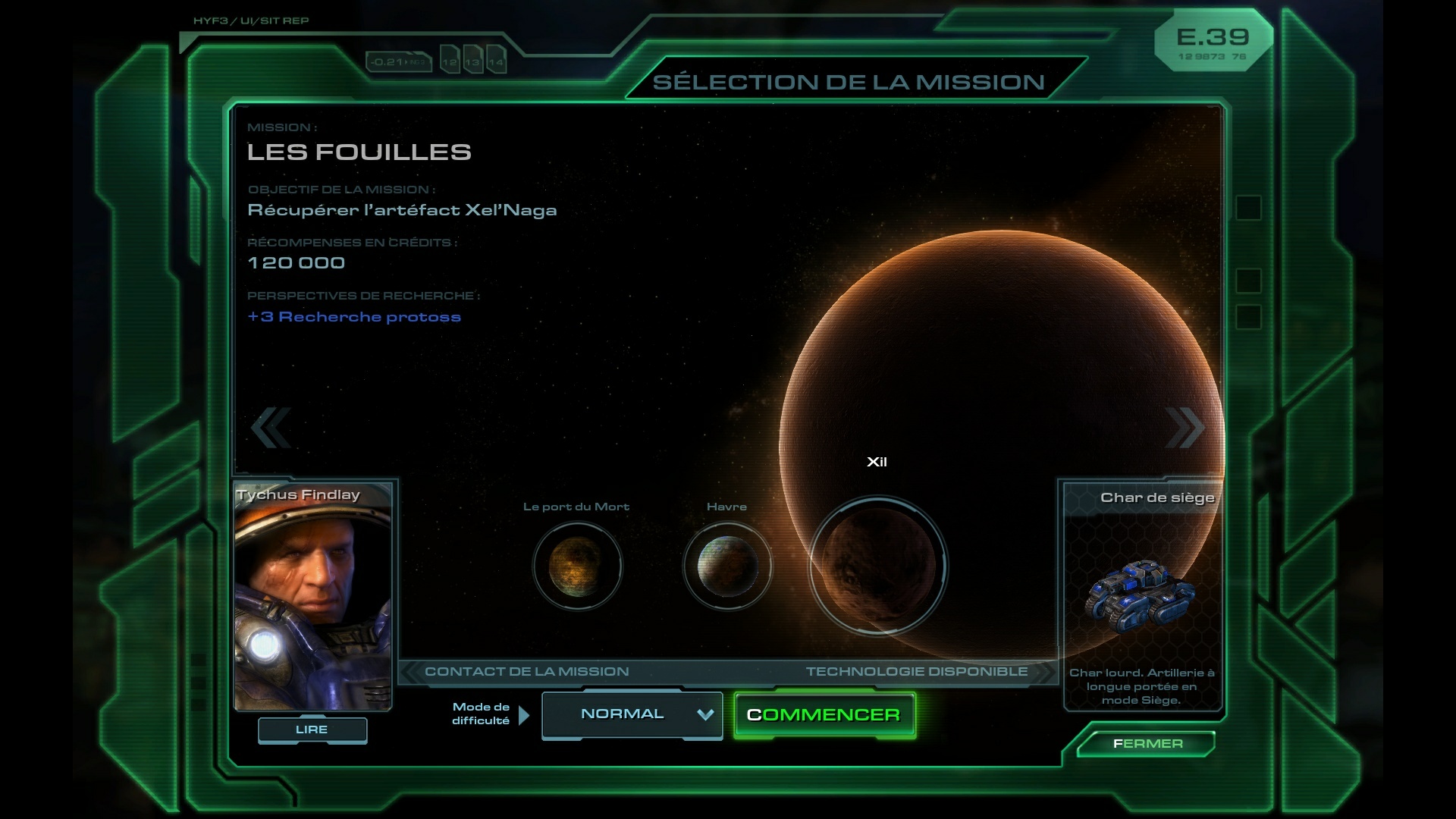Go to the next mission arrow

click(x=1185, y=427)
